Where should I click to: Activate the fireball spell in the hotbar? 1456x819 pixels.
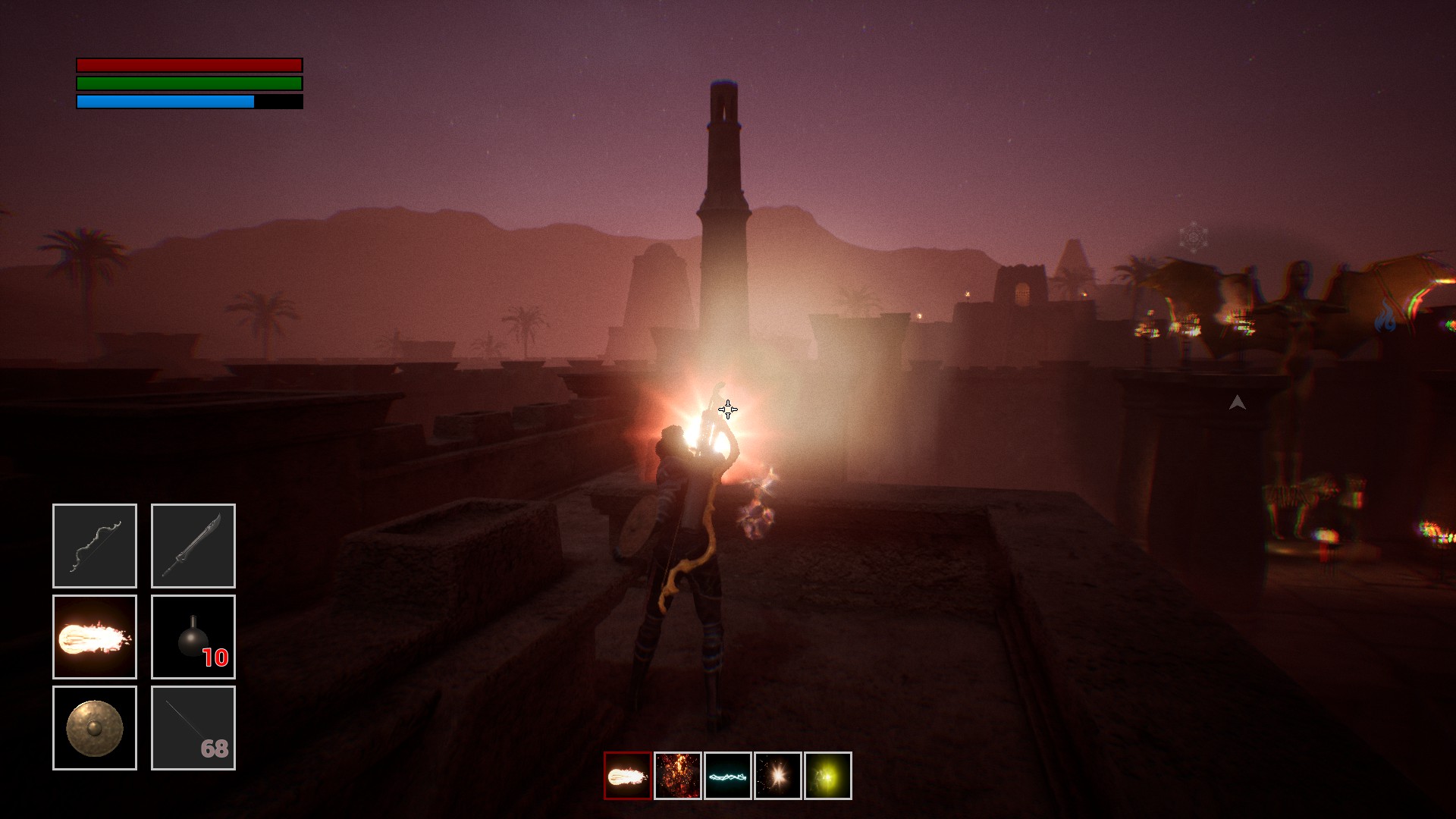click(628, 776)
